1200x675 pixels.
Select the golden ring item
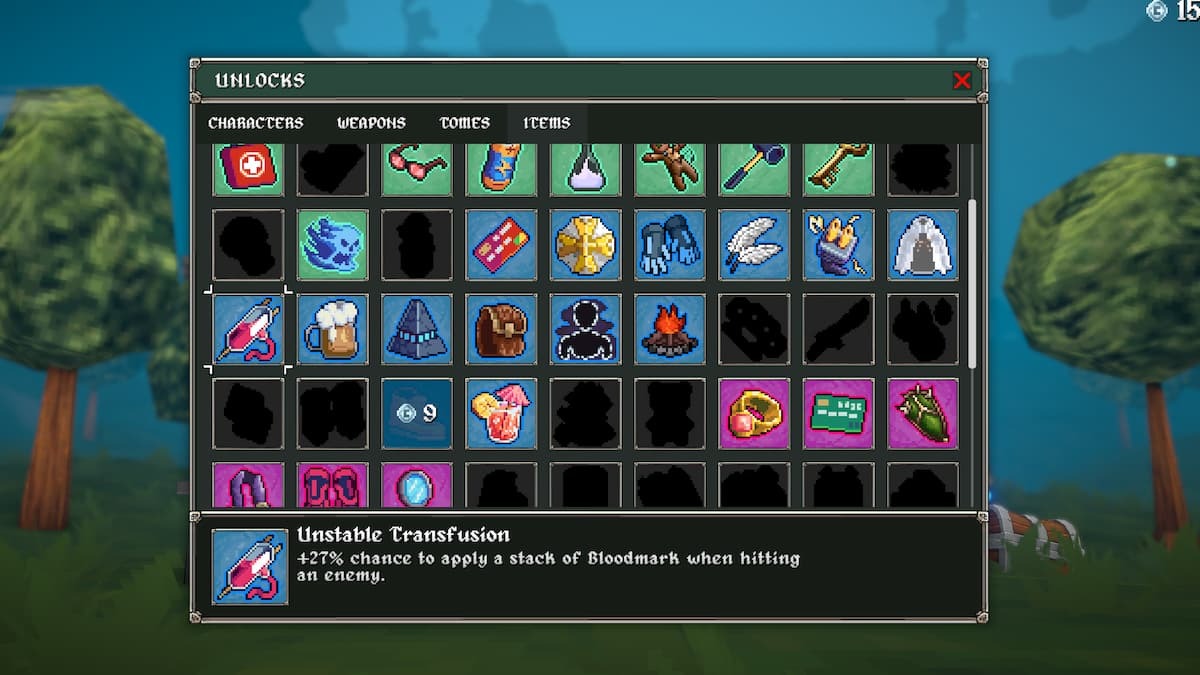(754, 413)
